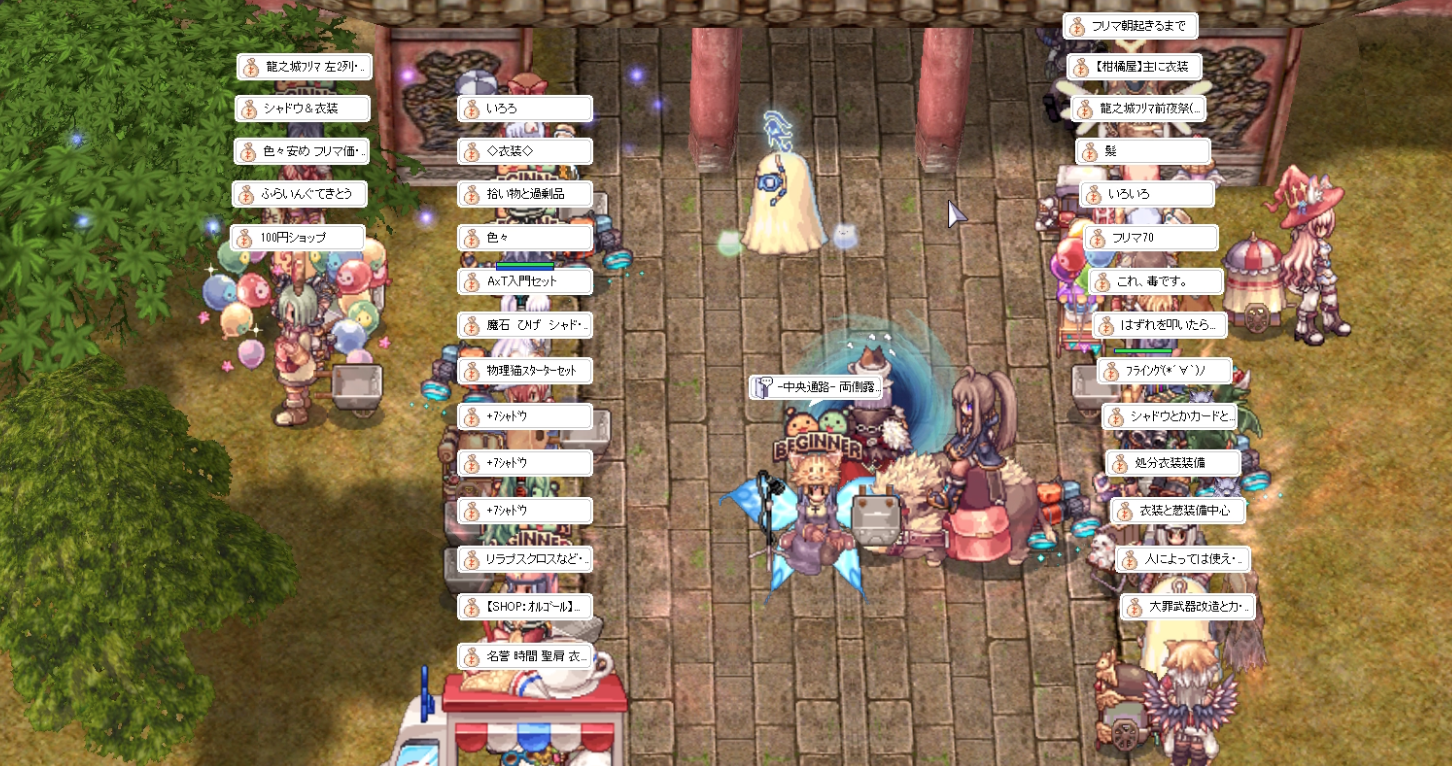Screen dimensions: 1452x766
Task: Open the 髪 vendor shop sign
Action: tap(1143, 152)
